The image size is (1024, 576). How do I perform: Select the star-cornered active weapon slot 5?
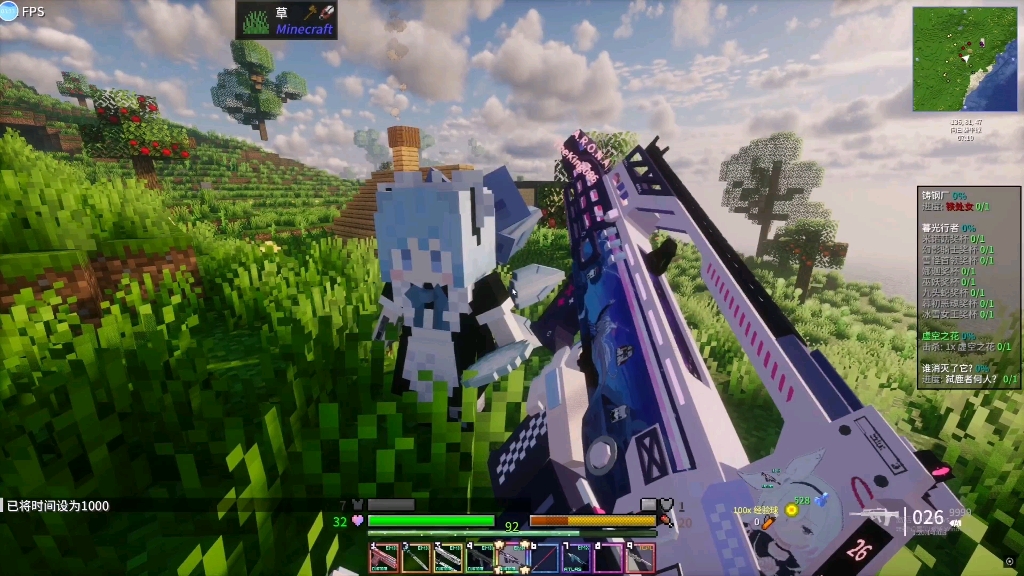pos(512,558)
